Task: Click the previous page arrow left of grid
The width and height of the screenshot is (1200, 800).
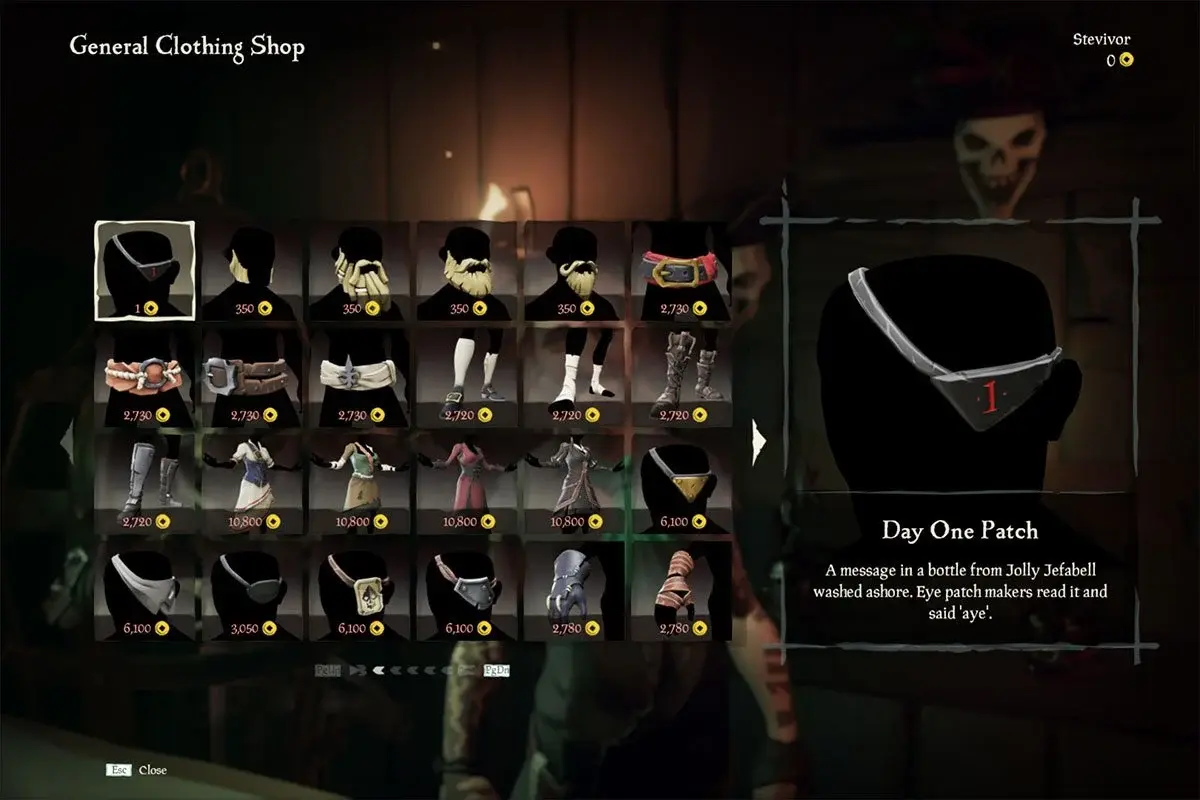Action: 67,439
